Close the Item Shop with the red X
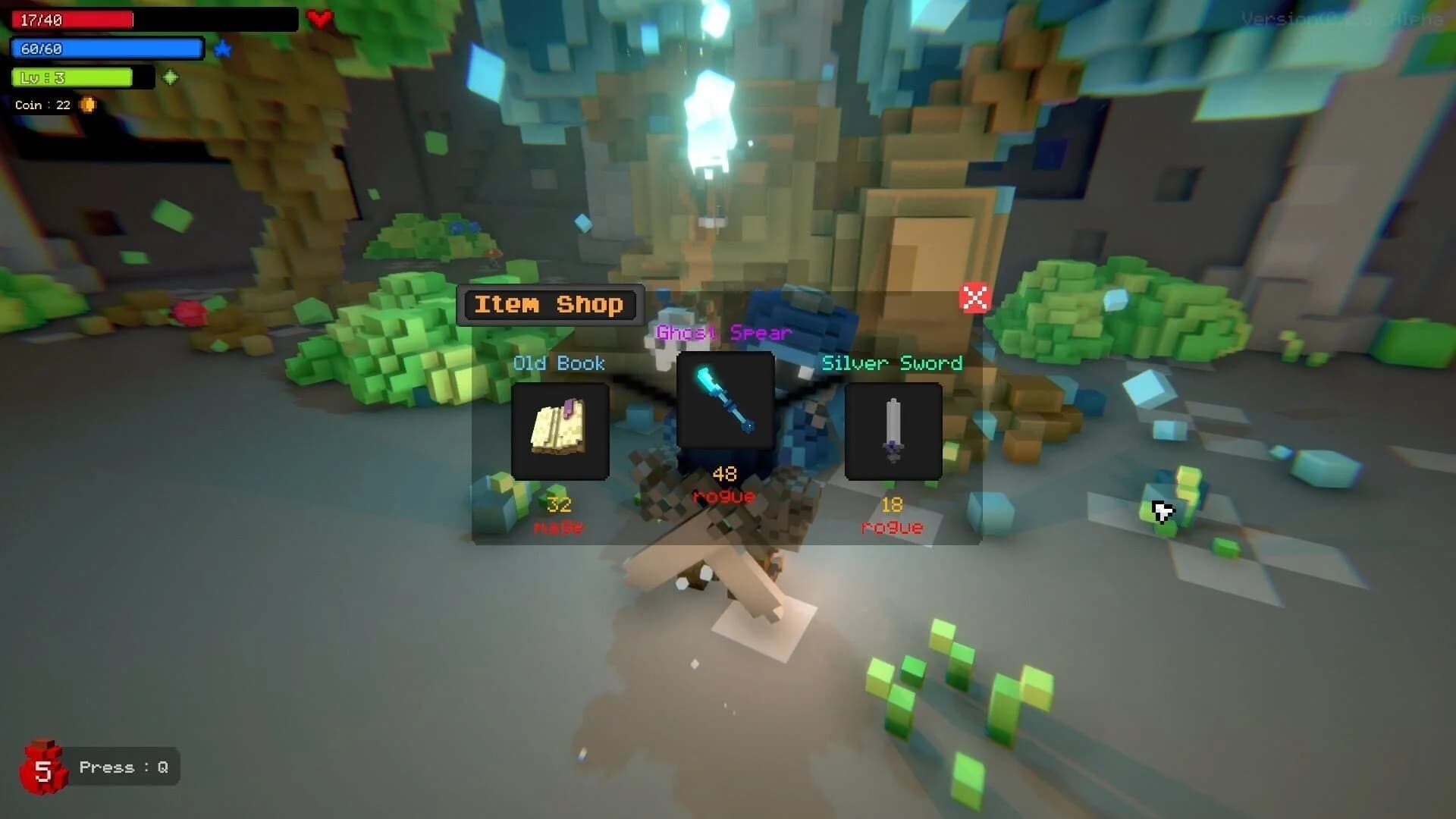This screenshot has height=819, width=1456. point(974,298)
